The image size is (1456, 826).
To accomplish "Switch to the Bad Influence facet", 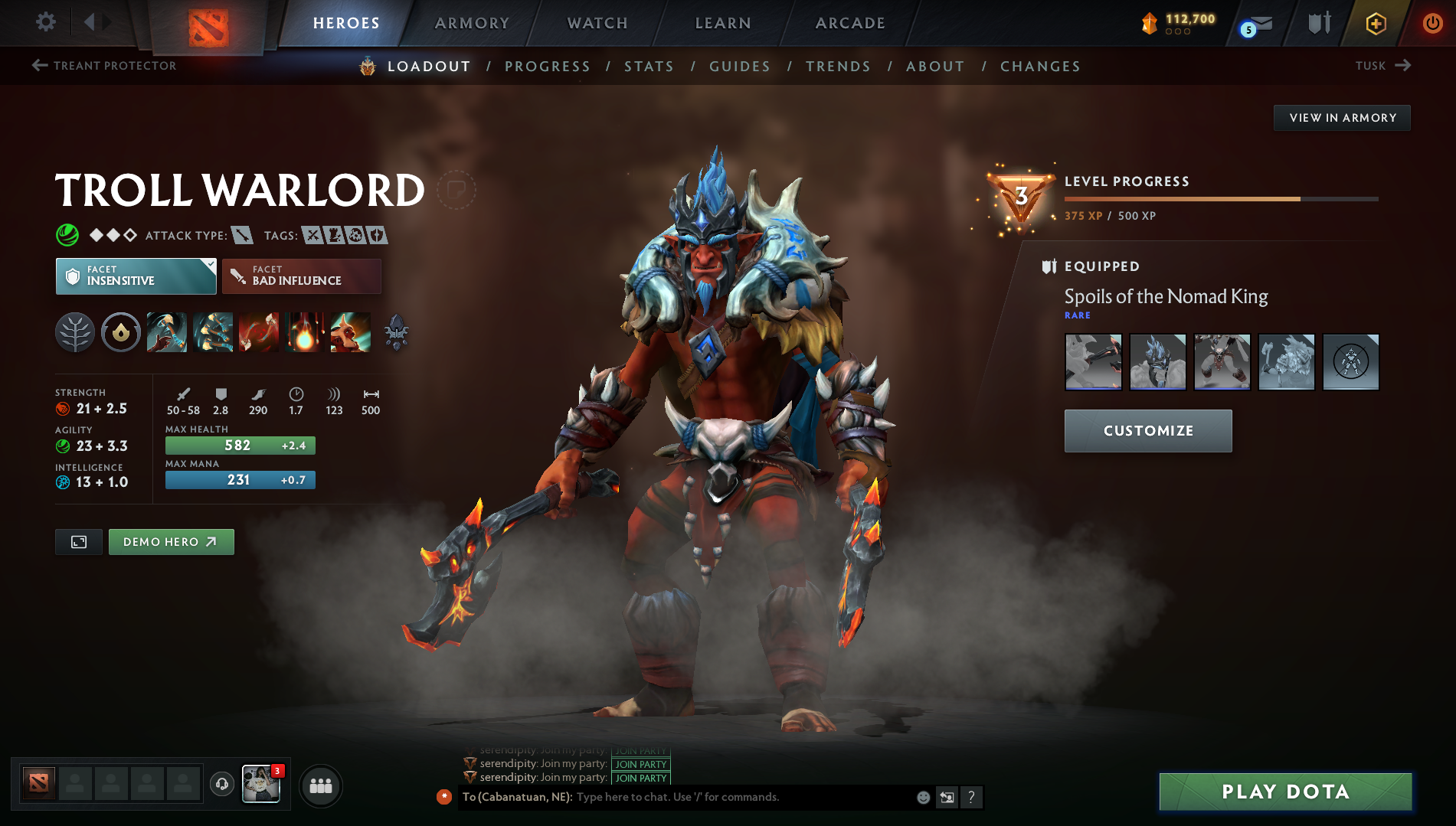I will [301, 276].
